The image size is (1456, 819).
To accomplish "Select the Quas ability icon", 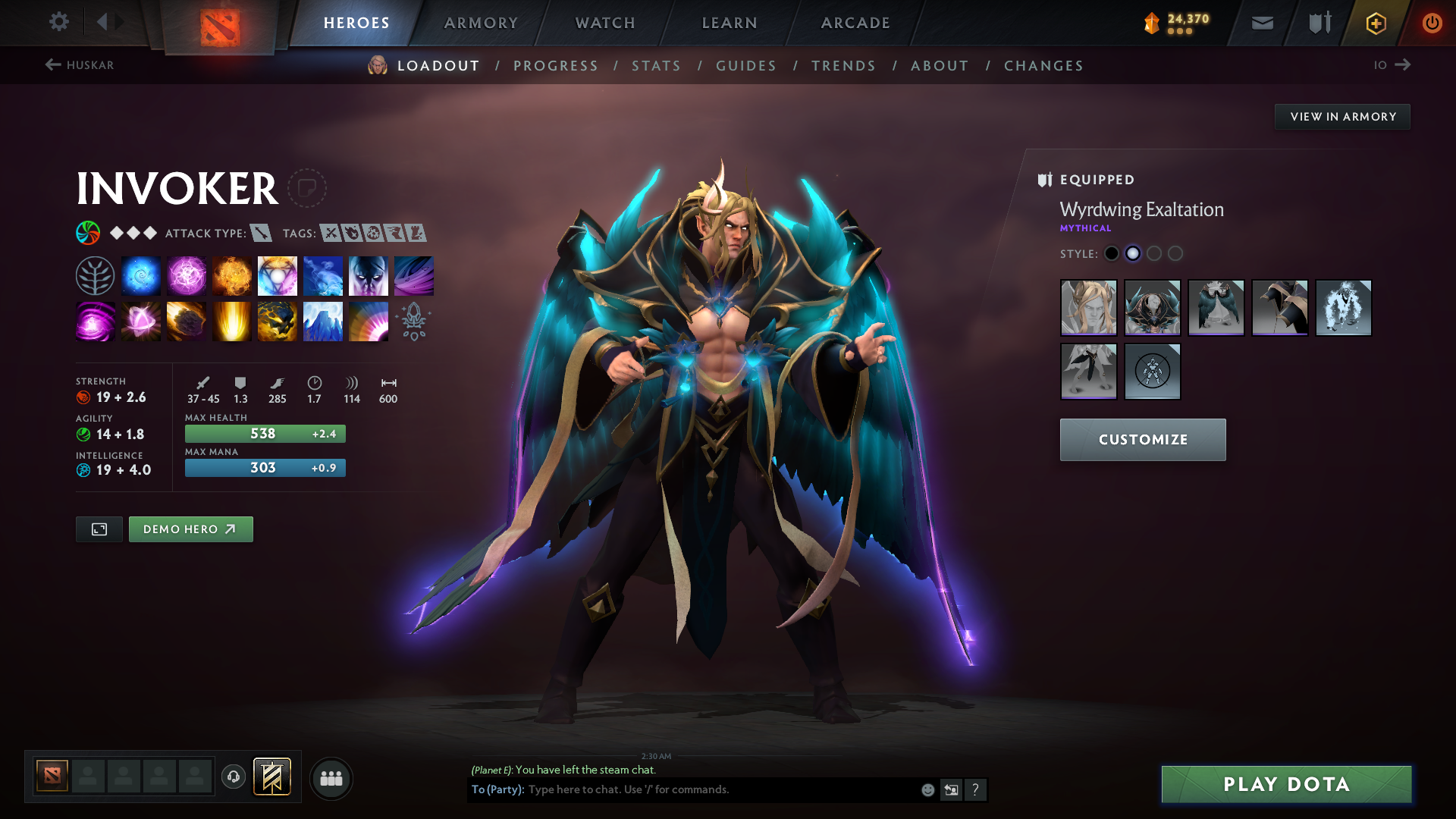I will [140, 275].
